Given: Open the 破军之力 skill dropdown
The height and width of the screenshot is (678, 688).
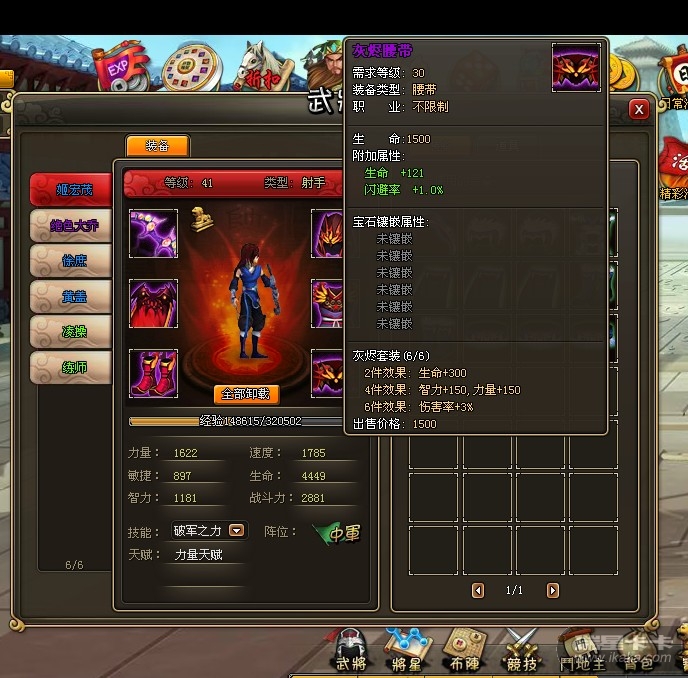Looking at the screenshot, I should 237,531.
